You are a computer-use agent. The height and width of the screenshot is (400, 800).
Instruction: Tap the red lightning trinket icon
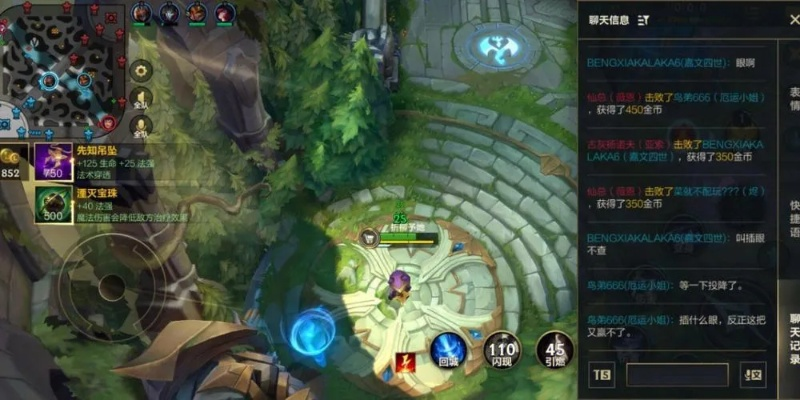[406, 362]
